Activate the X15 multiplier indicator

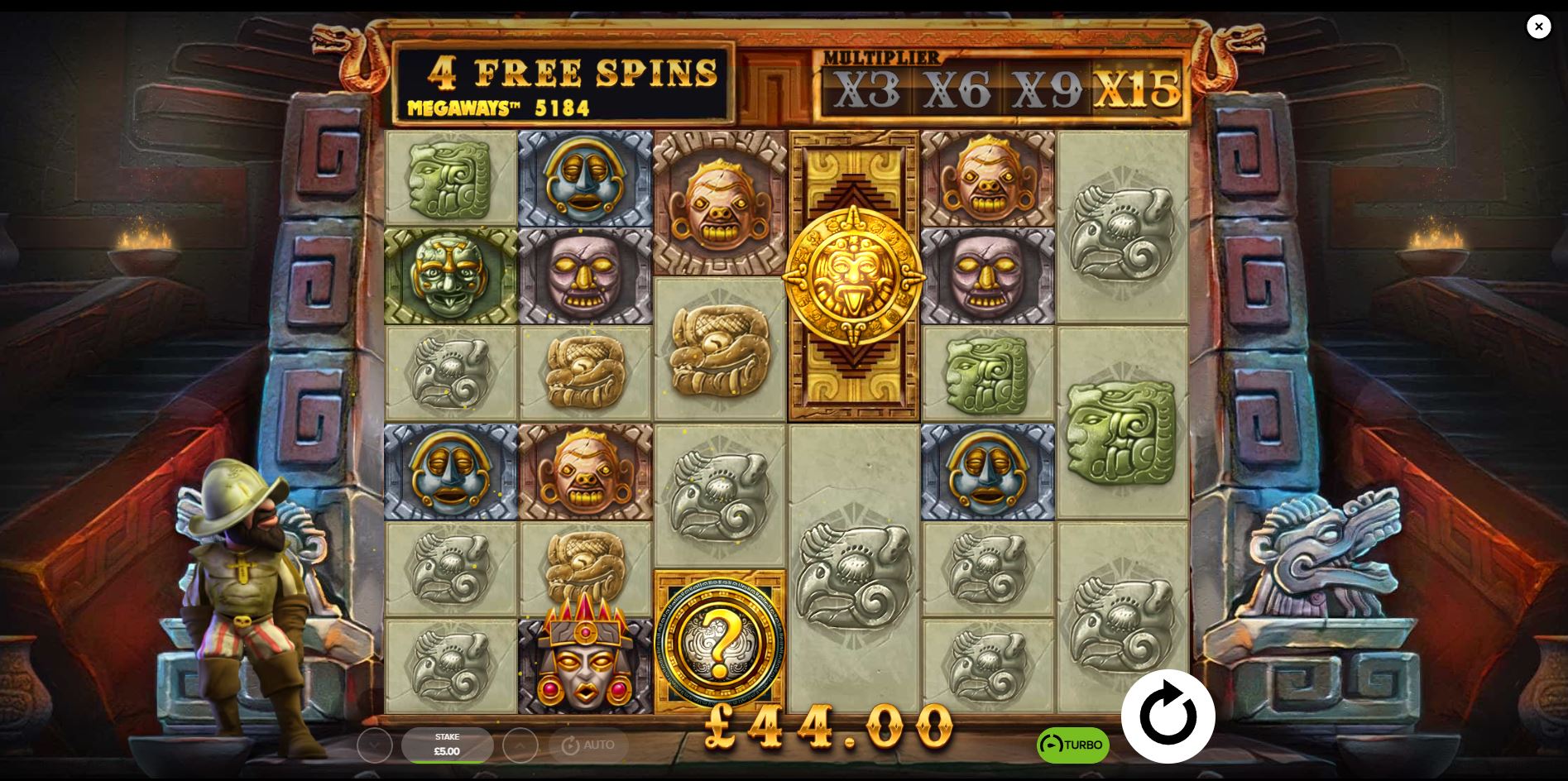coord(1142,91)
